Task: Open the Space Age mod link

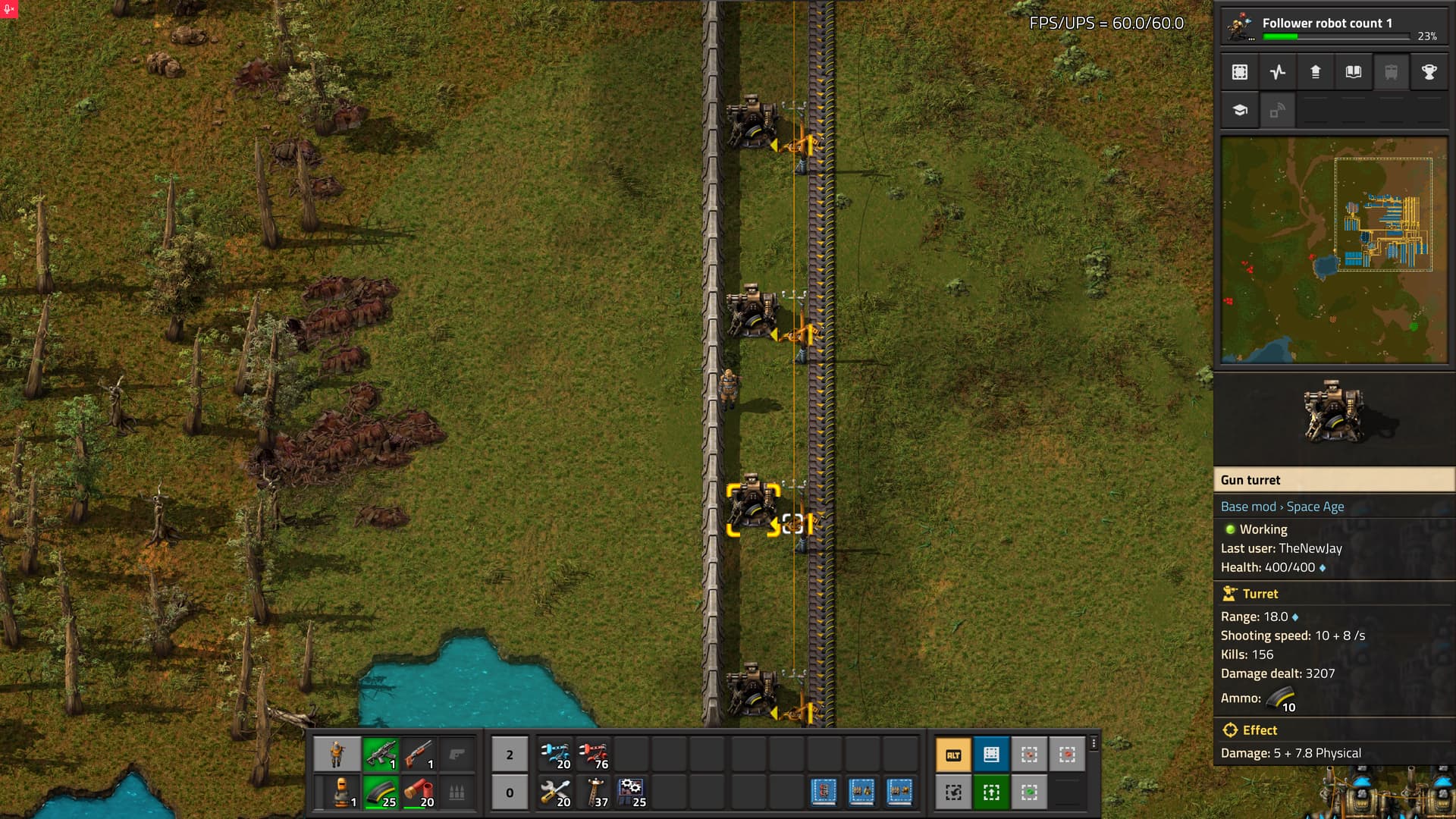Action: point(1315,507)
